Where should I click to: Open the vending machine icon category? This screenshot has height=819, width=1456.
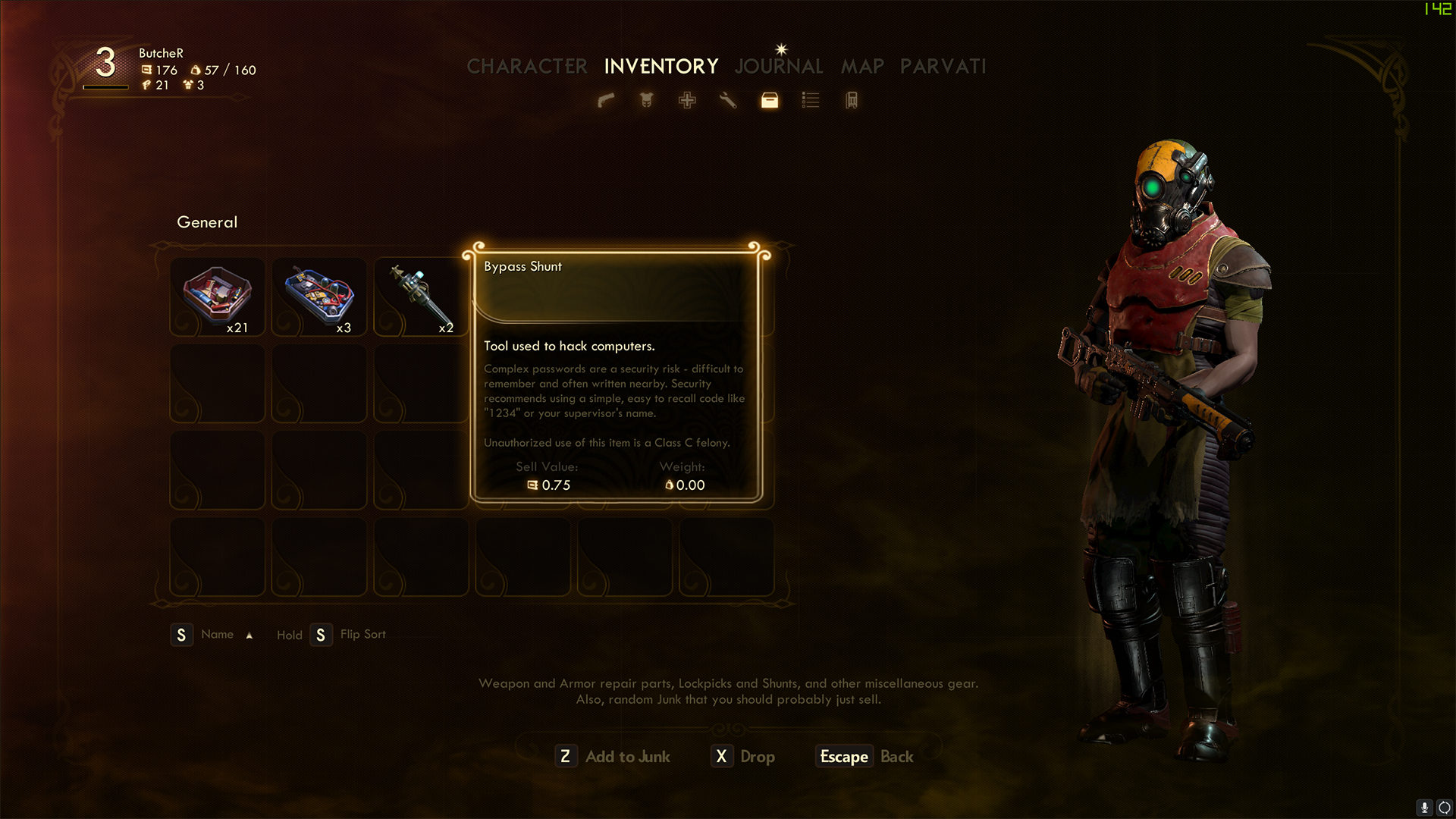pos(852,100)
